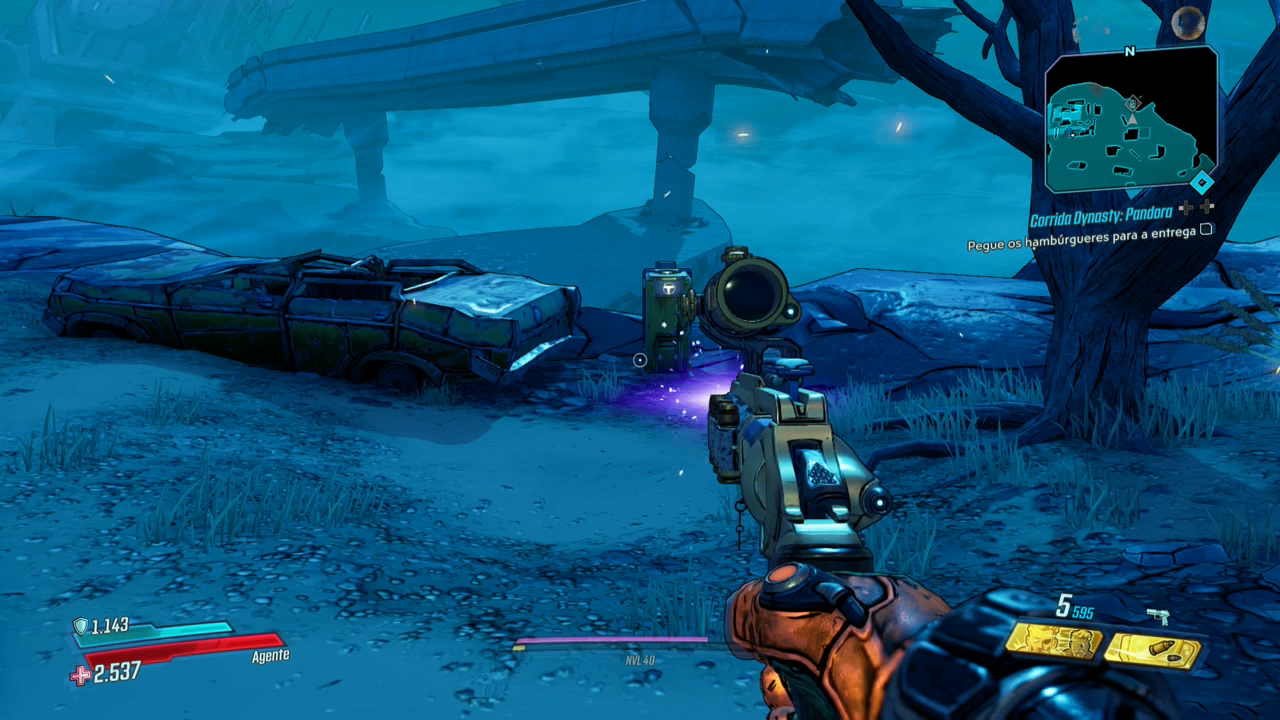Click the red health cross icon
The width and height of the screenshot is (1280, 720).
(80, 675)
